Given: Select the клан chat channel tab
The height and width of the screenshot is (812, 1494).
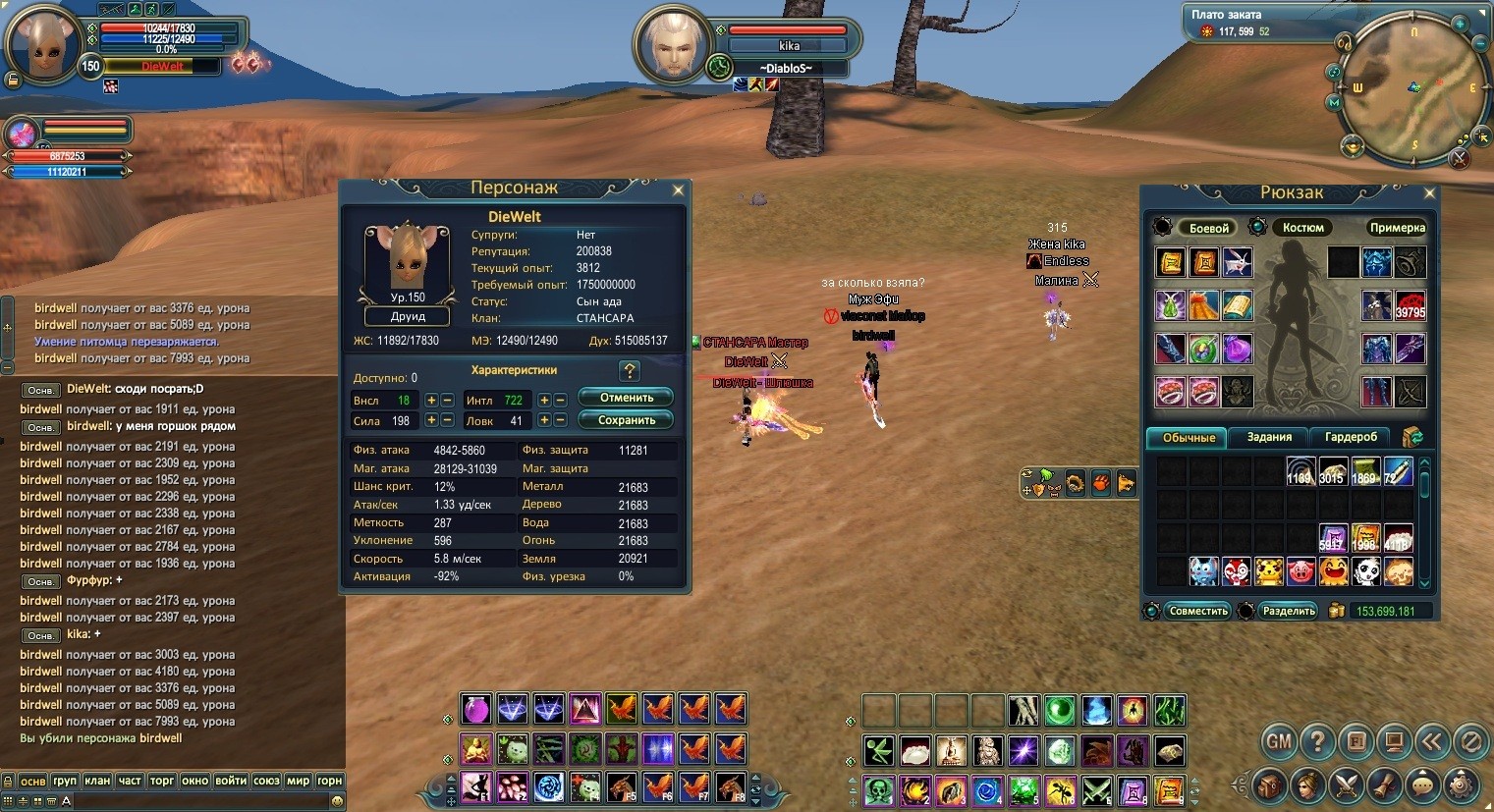Looking at the screenshot, I should pos(97,781).
